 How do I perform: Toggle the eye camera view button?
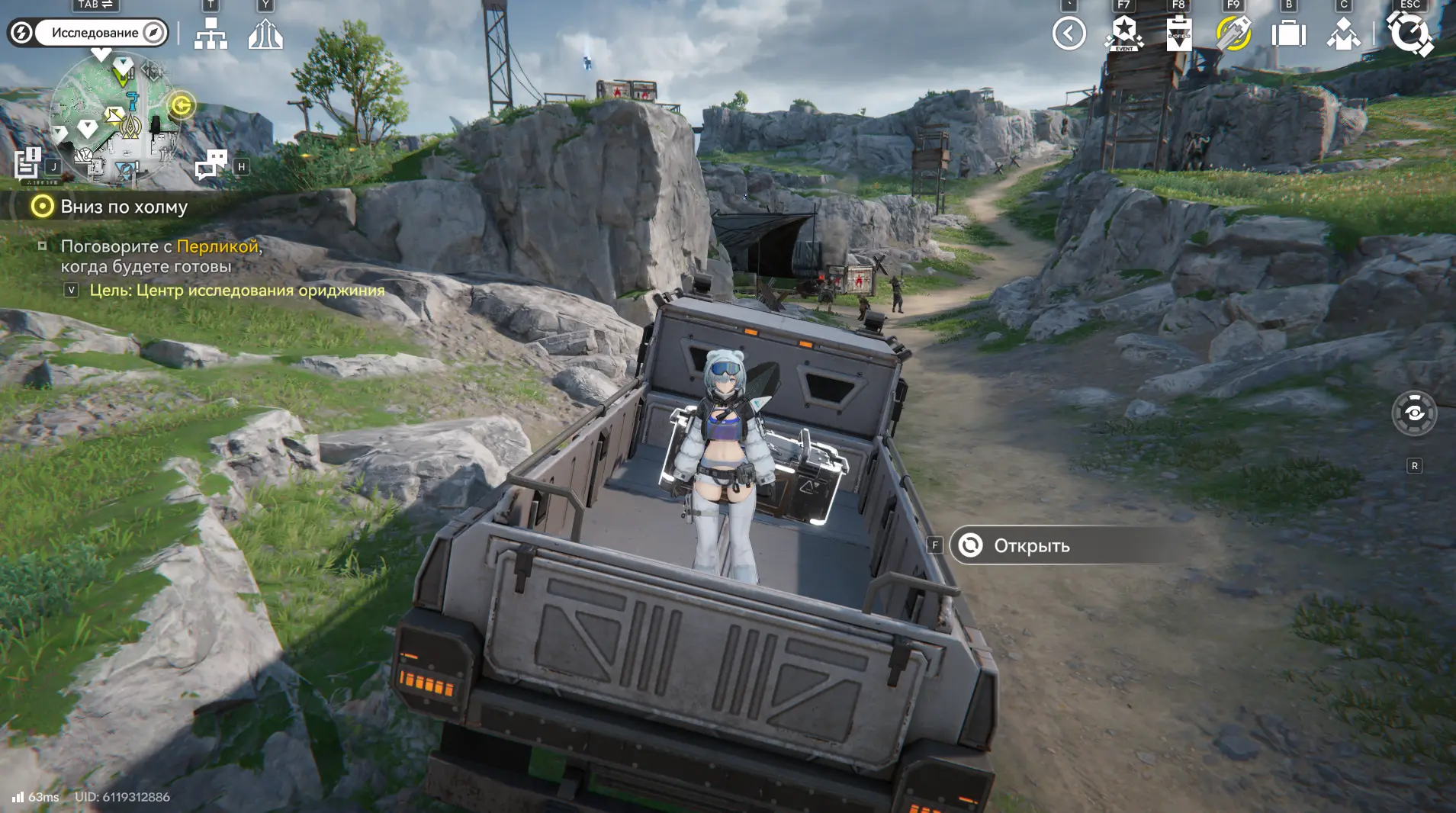pos(1414,413)
